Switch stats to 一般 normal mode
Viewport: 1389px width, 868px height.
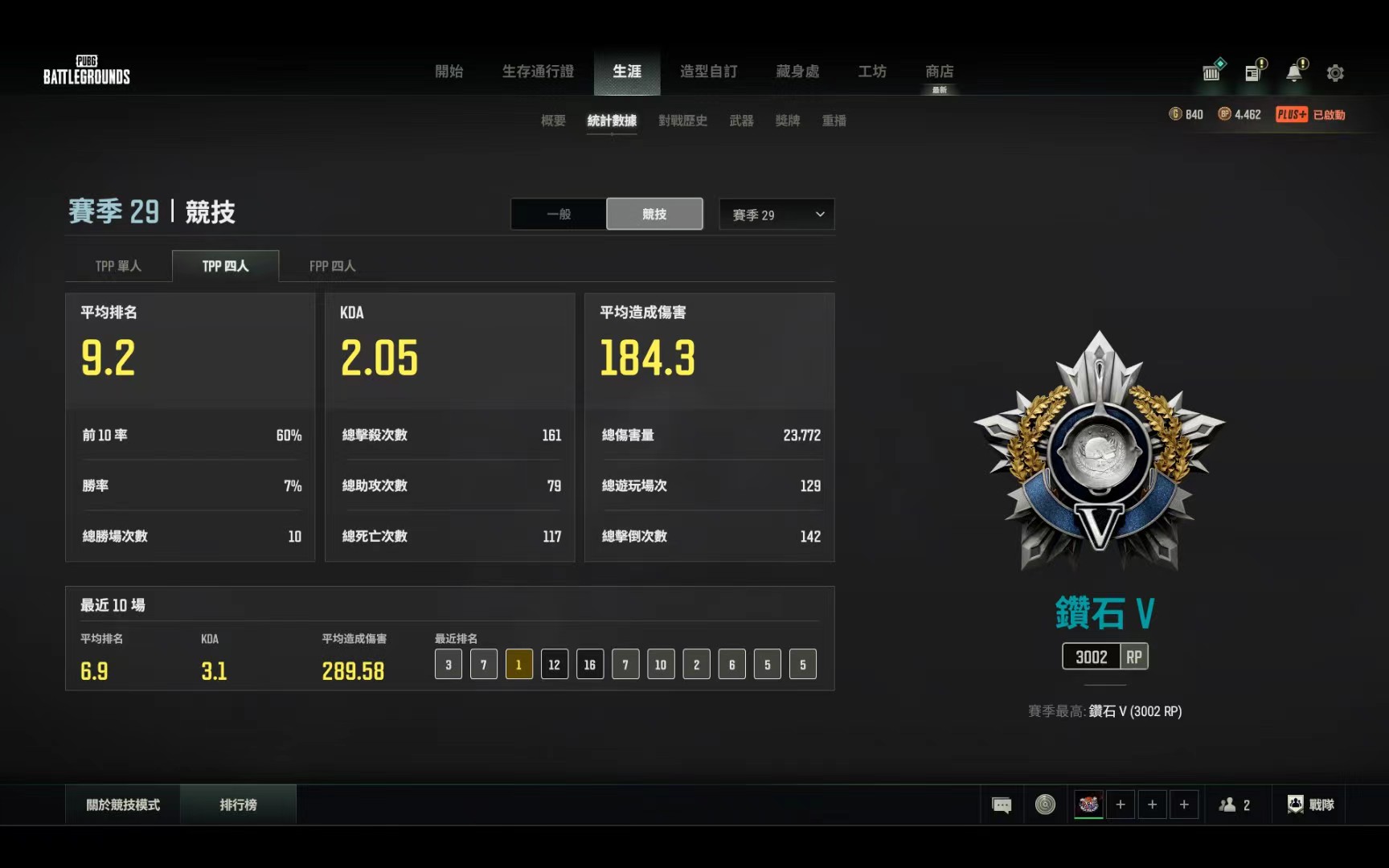pos(559,215)
